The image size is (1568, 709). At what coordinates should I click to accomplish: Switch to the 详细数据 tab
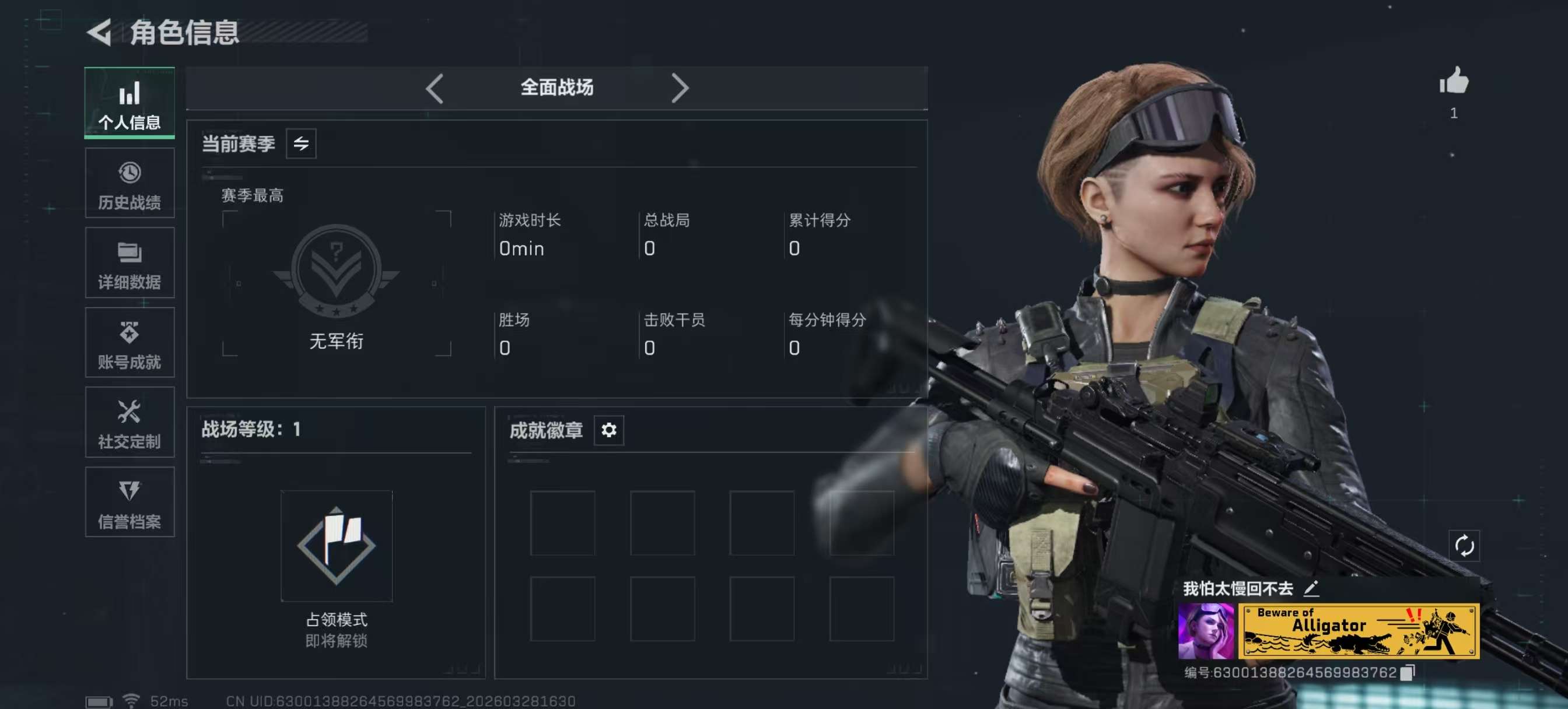pyautogui.click(x=129, y=264)
